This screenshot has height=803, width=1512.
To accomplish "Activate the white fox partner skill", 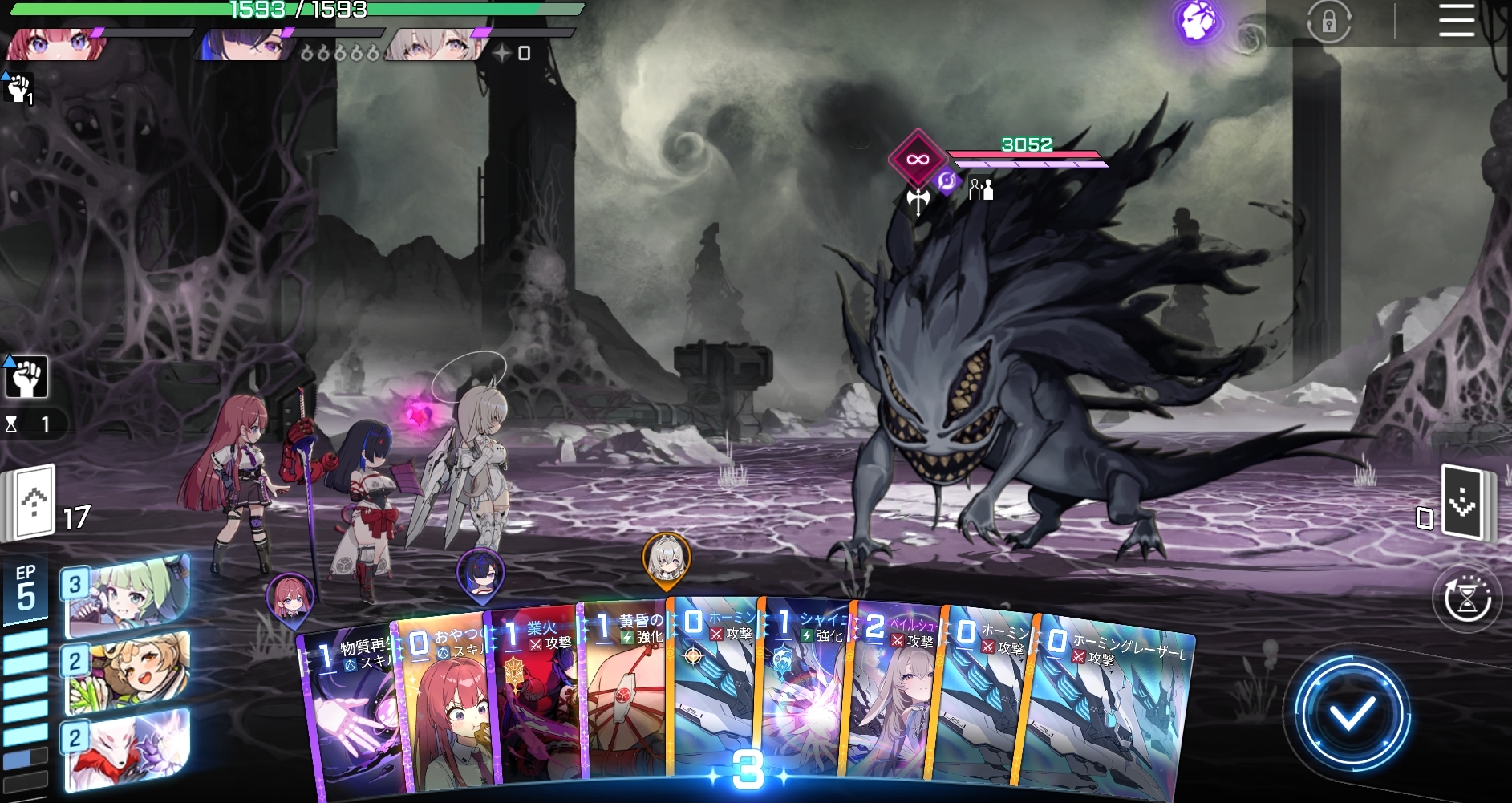I will [x=128, y=748].
